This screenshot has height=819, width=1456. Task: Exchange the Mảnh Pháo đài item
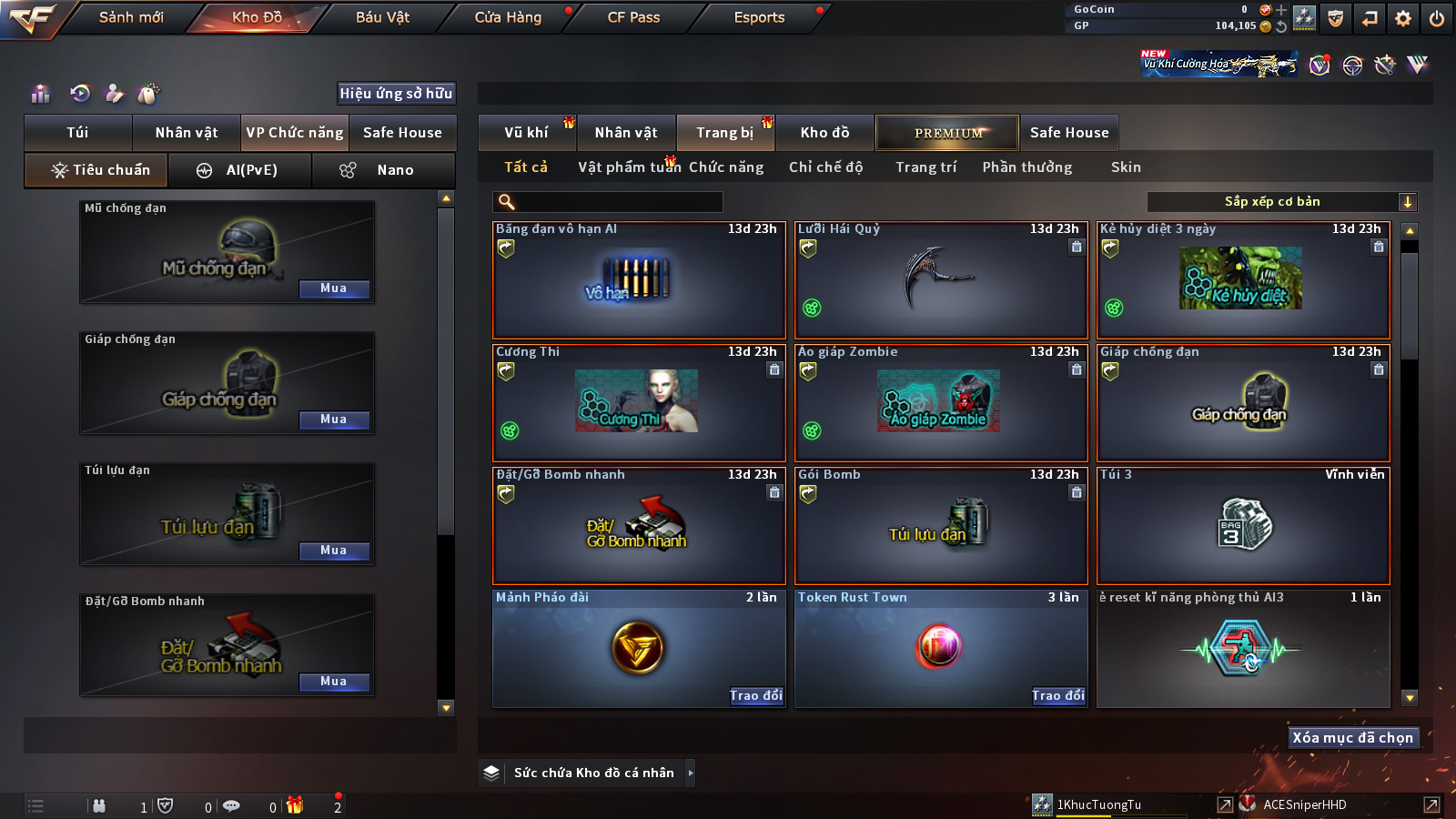point(756,696)
